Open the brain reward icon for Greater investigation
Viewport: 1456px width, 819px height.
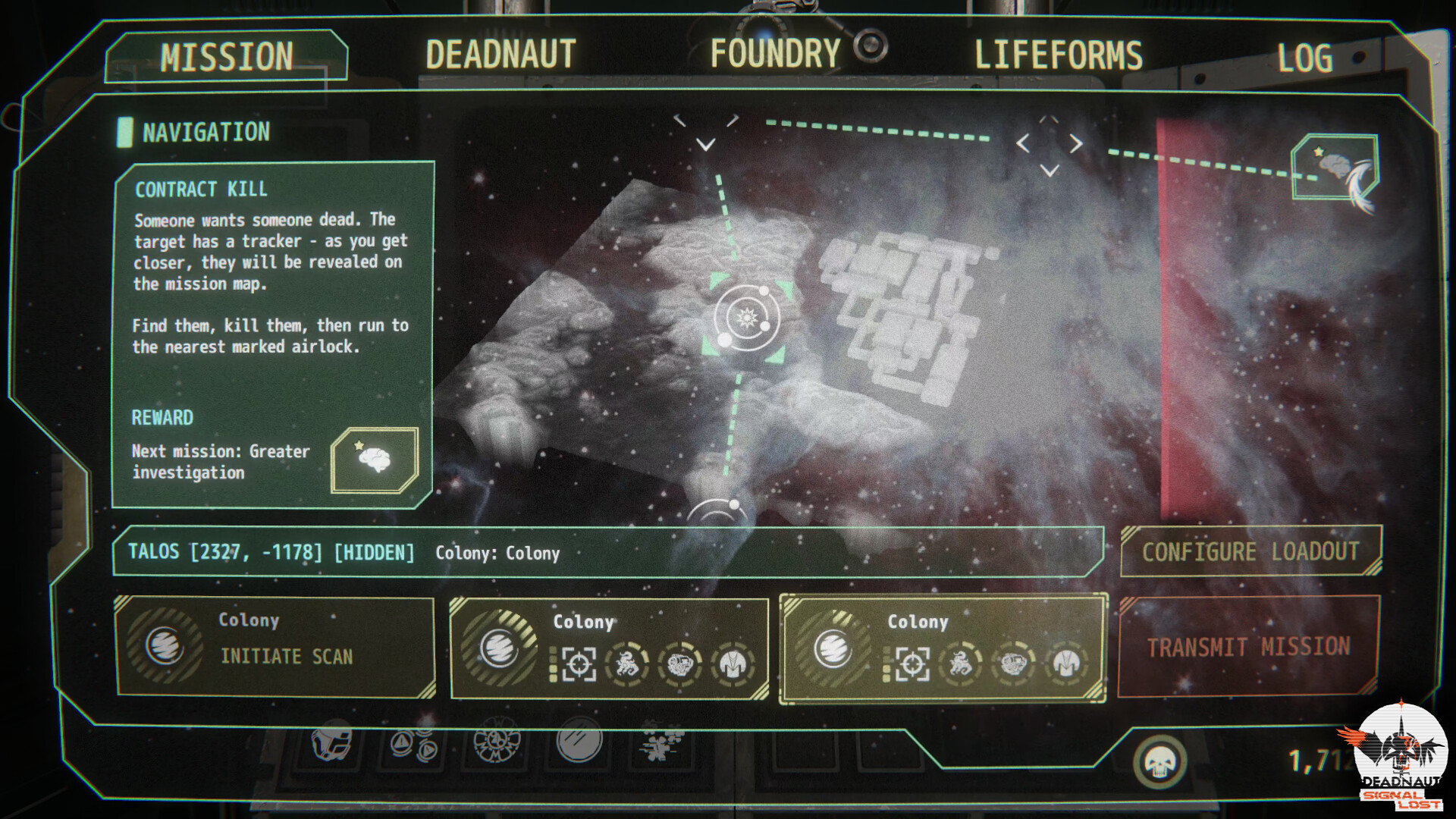click(x=375, y=459)
